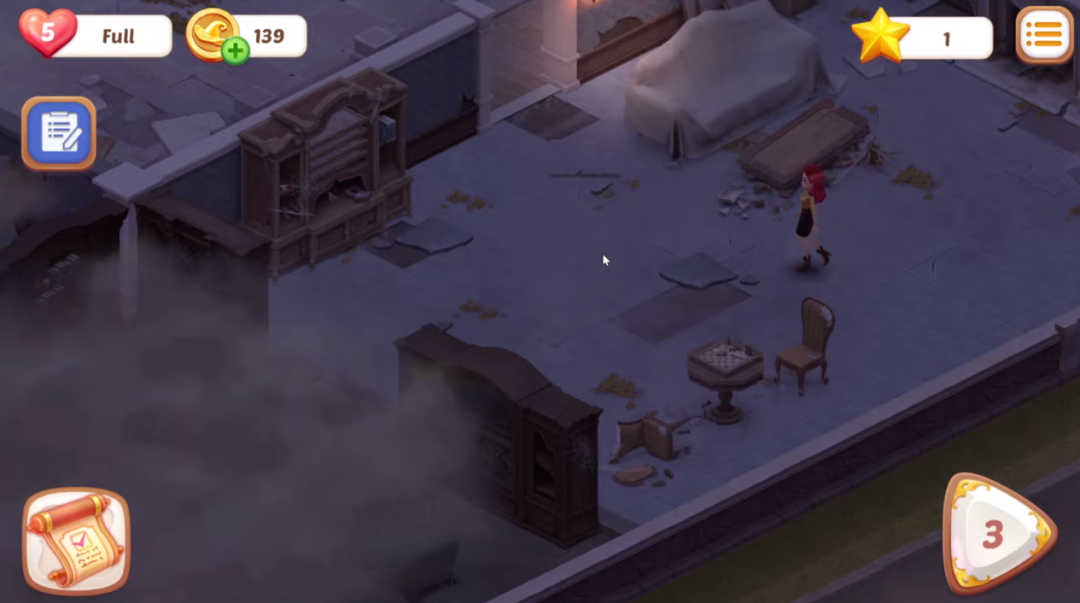Open the hamburger menu button
The width and height of the screenshot is (1080, 603).
pos(1044,36)
